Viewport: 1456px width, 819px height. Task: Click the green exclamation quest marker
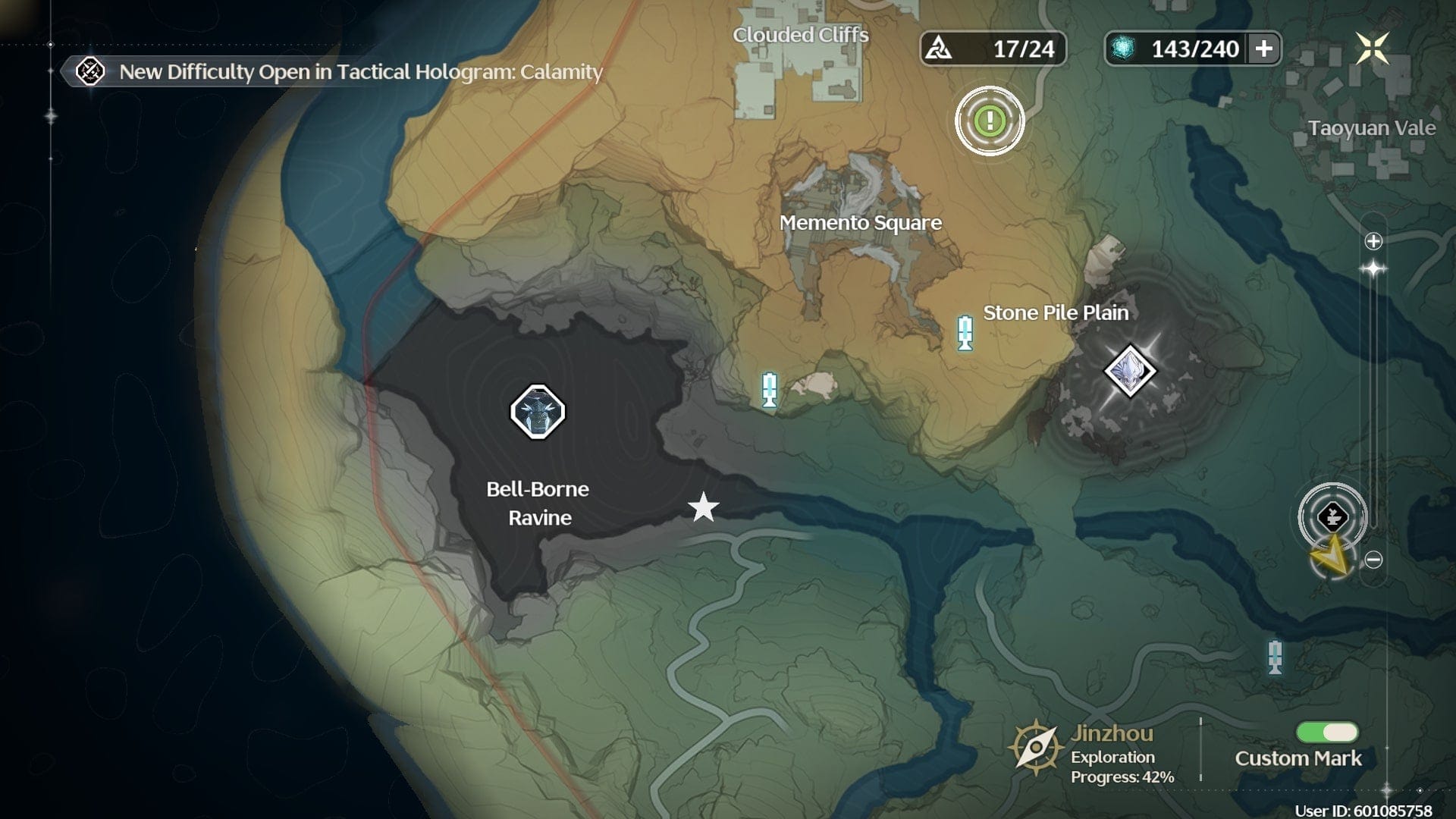click(x=990, y=121)
